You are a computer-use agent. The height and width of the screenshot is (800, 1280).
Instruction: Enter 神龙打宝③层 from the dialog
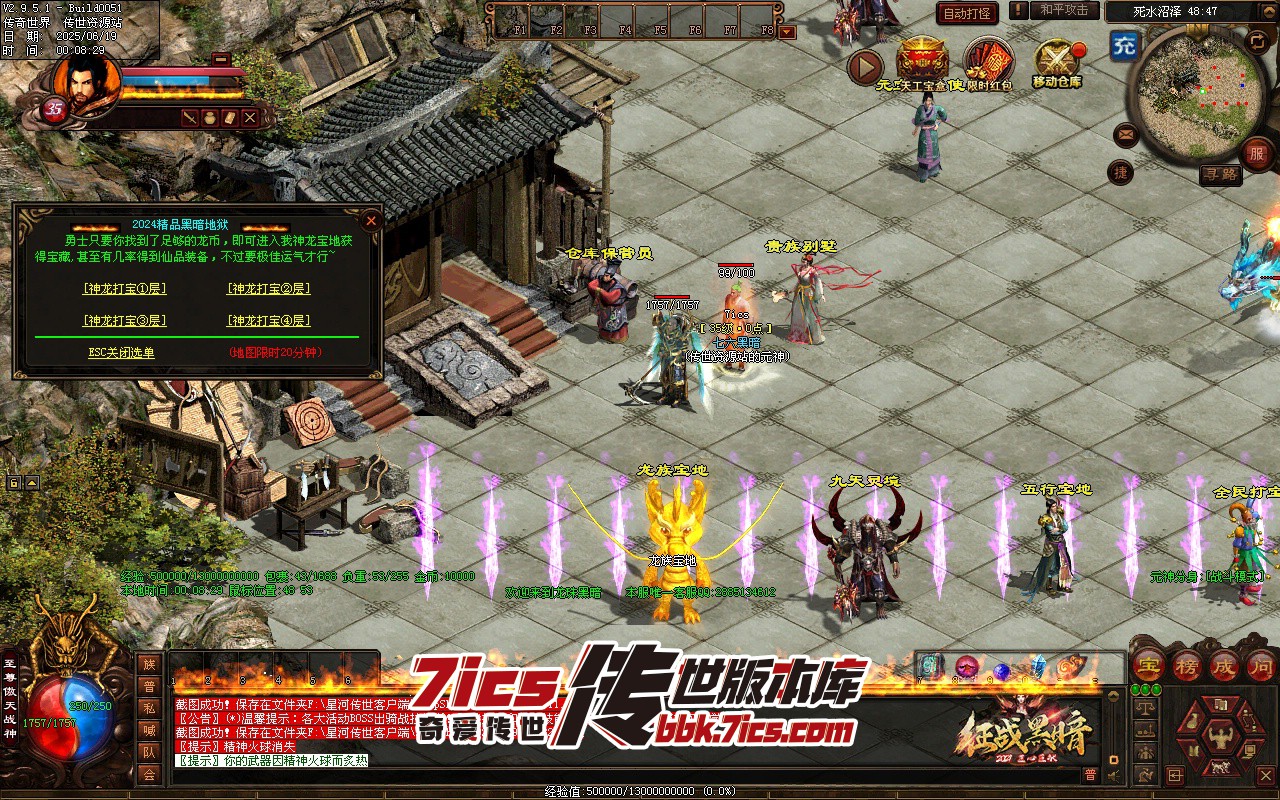point(124,321)
